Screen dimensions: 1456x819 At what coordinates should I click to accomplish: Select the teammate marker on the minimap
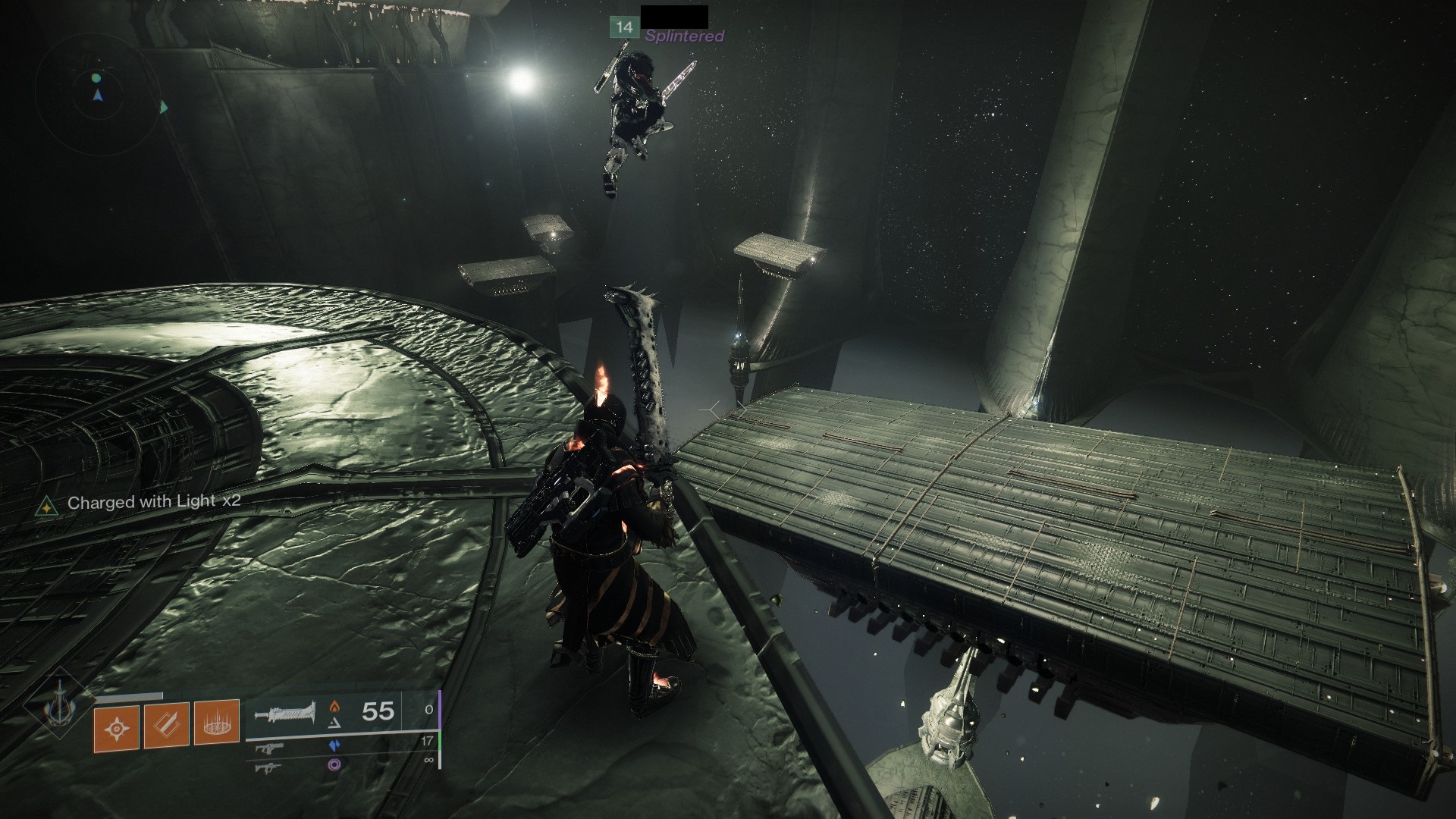click(163, 108)
